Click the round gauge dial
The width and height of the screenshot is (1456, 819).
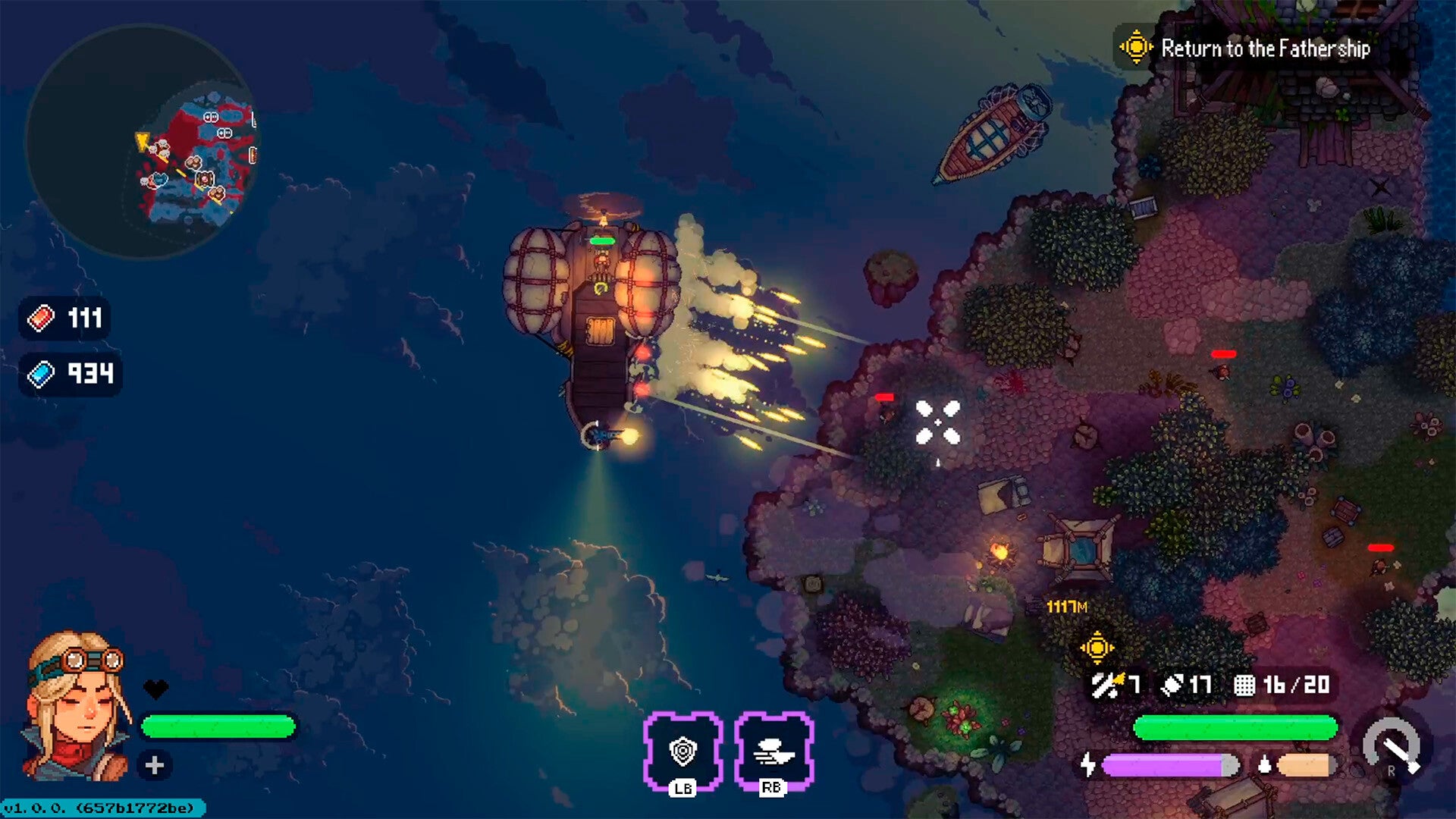pos(1392,746)
